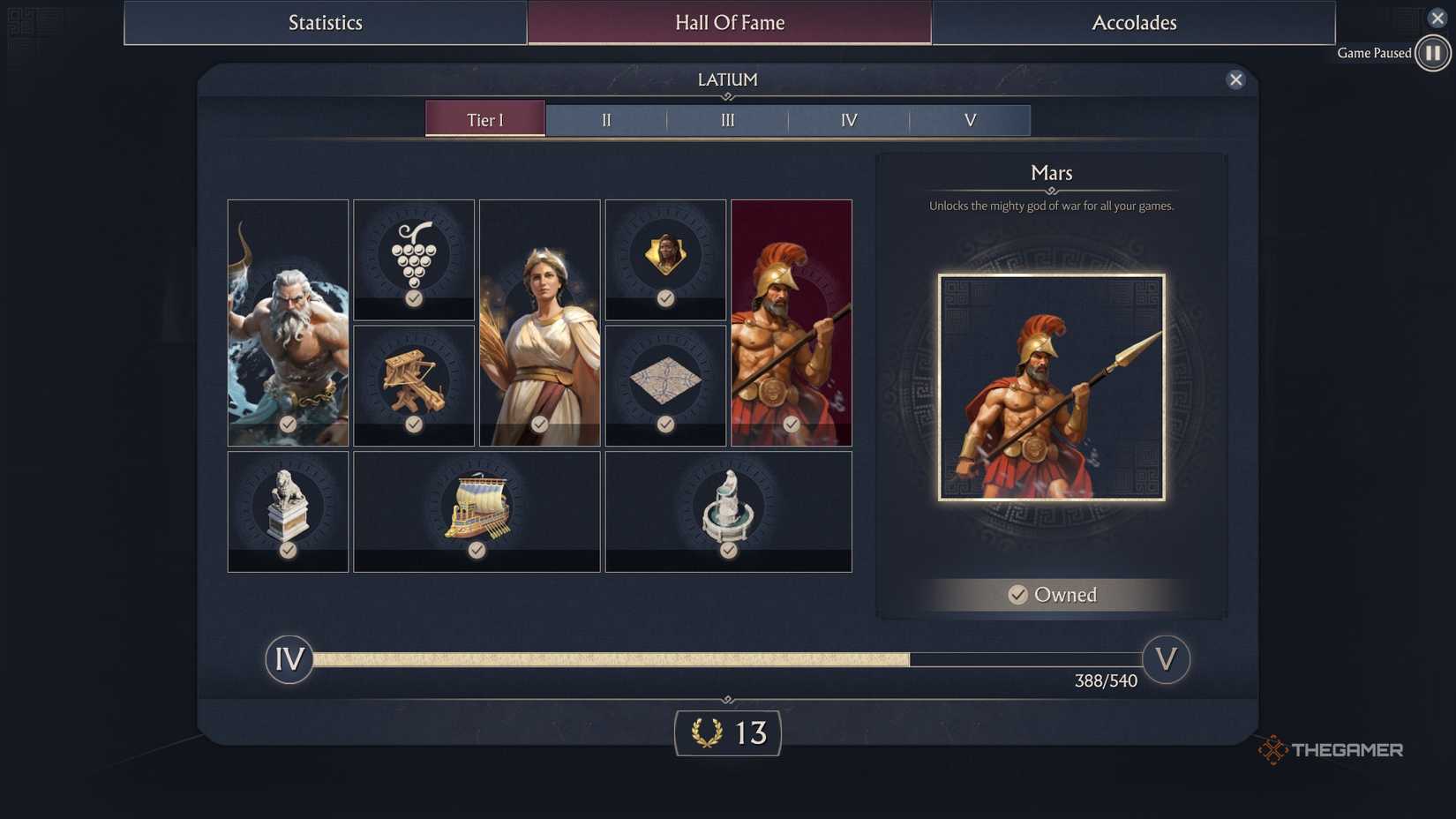
Task: Click the laurel wreath counter showing 13
Action: (x=727, y=733)
